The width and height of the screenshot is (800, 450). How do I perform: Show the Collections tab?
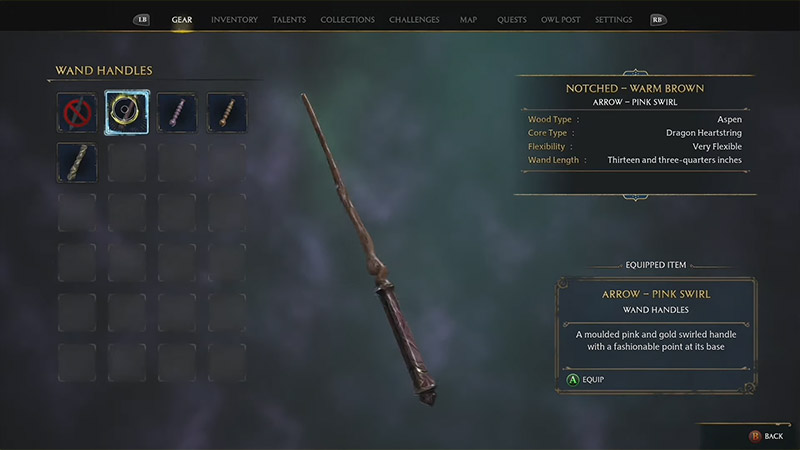pyautogui.click(x=348, y=20)
